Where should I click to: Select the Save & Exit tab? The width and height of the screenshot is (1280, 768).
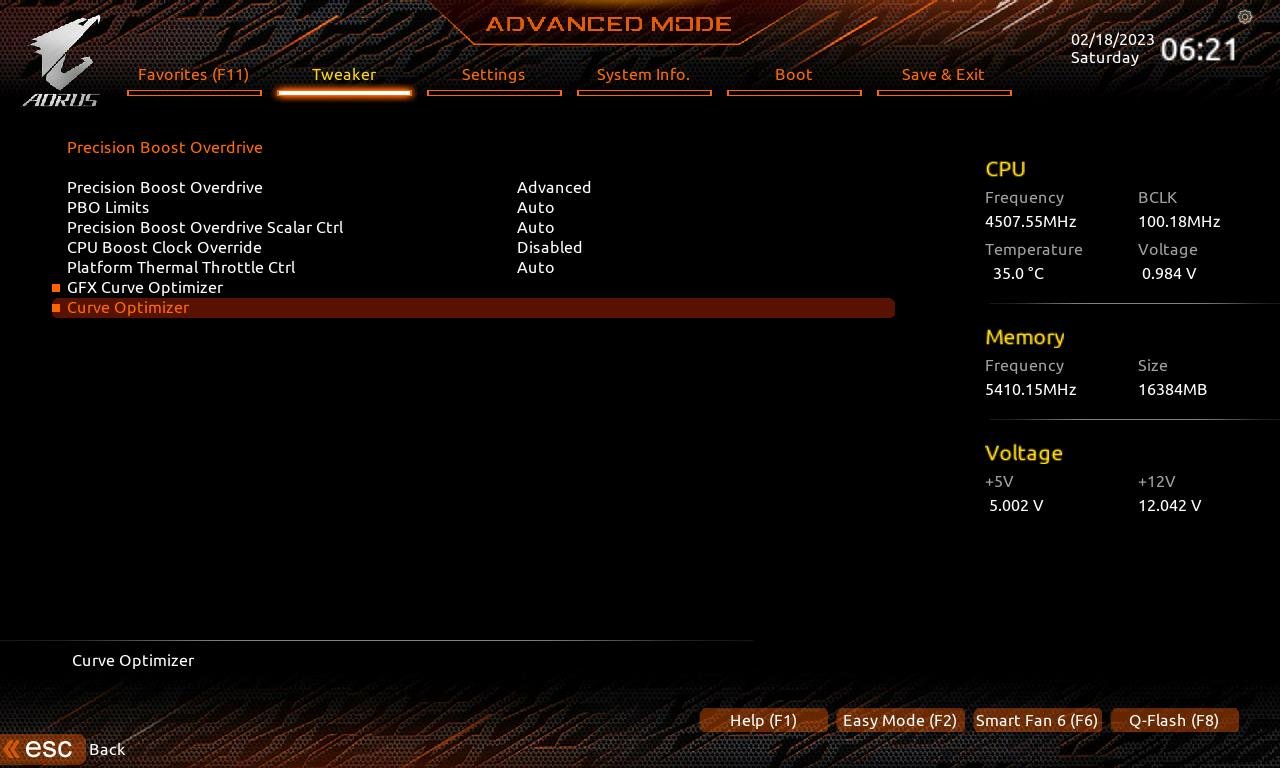click(x=944, y=74)
